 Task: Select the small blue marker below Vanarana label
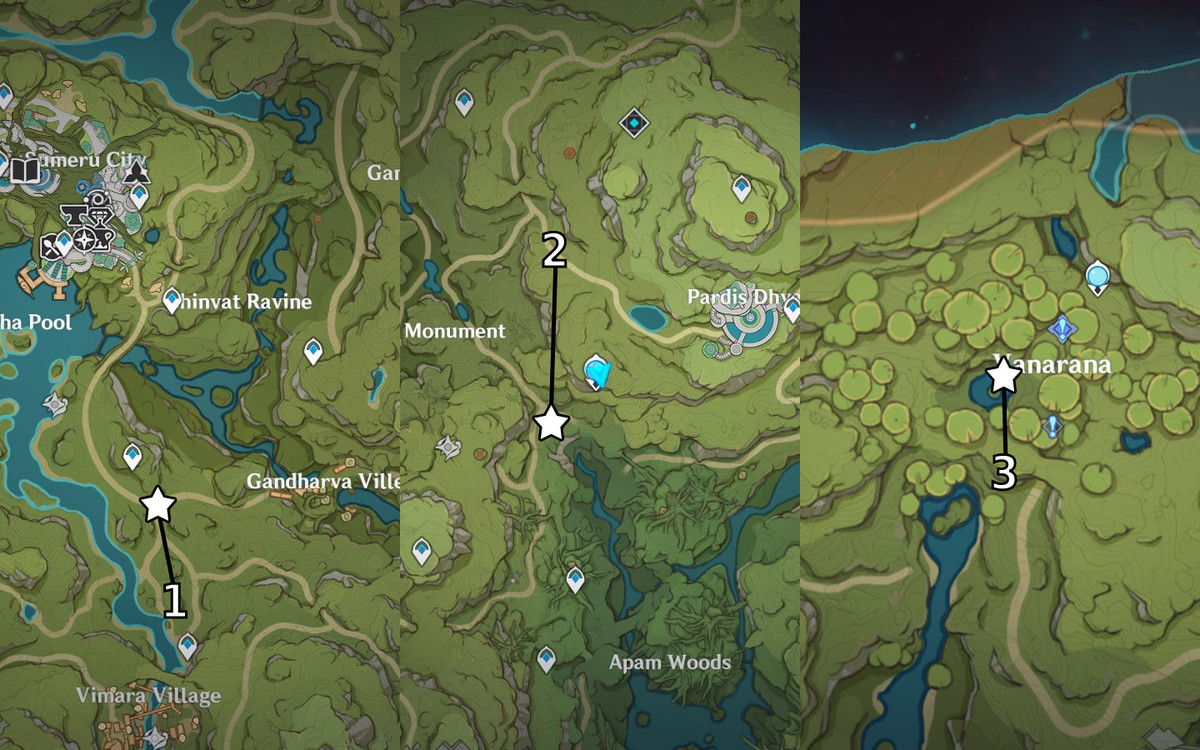(1051, 426)
